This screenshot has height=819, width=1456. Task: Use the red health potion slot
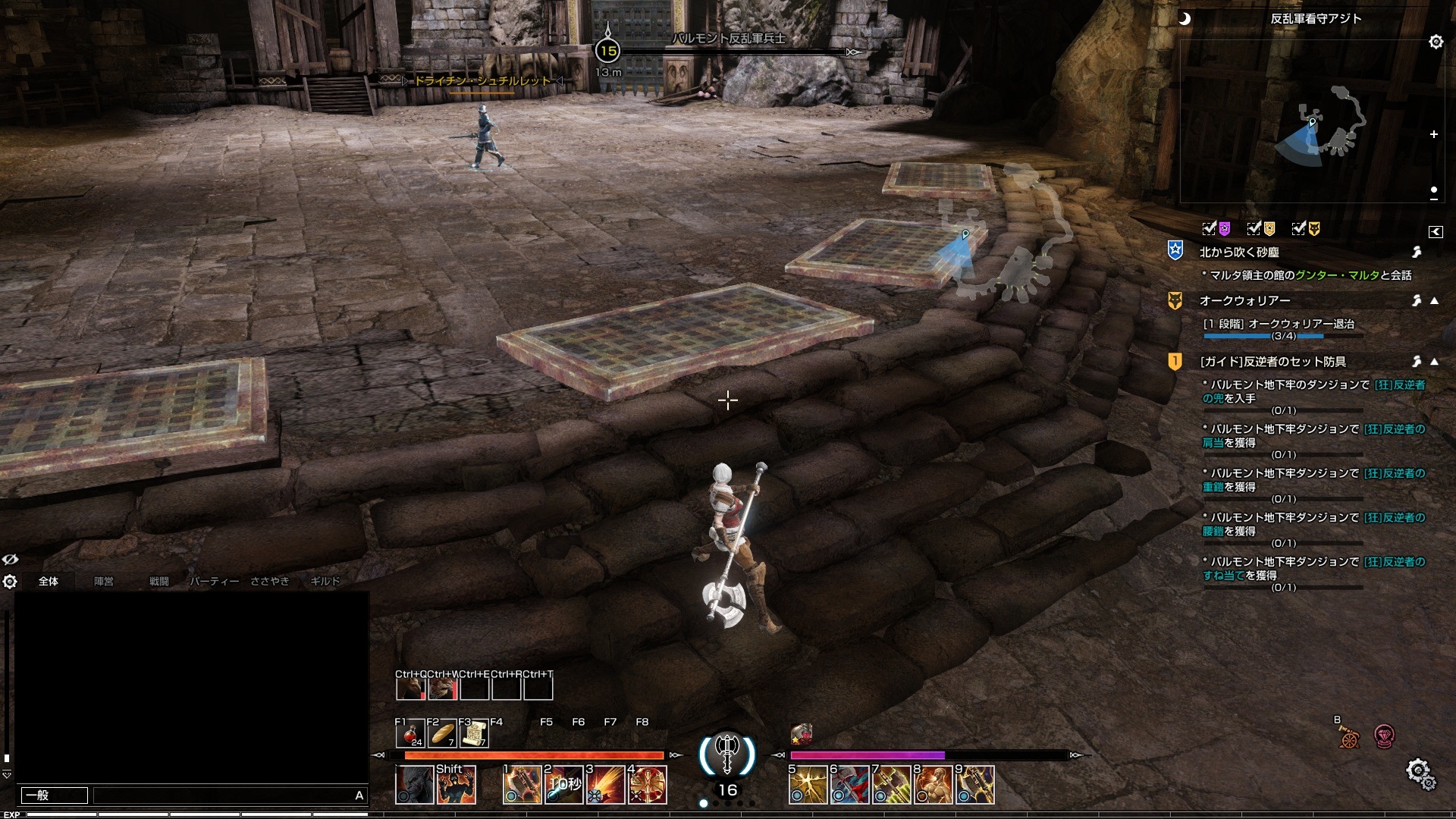coord(410,733)
